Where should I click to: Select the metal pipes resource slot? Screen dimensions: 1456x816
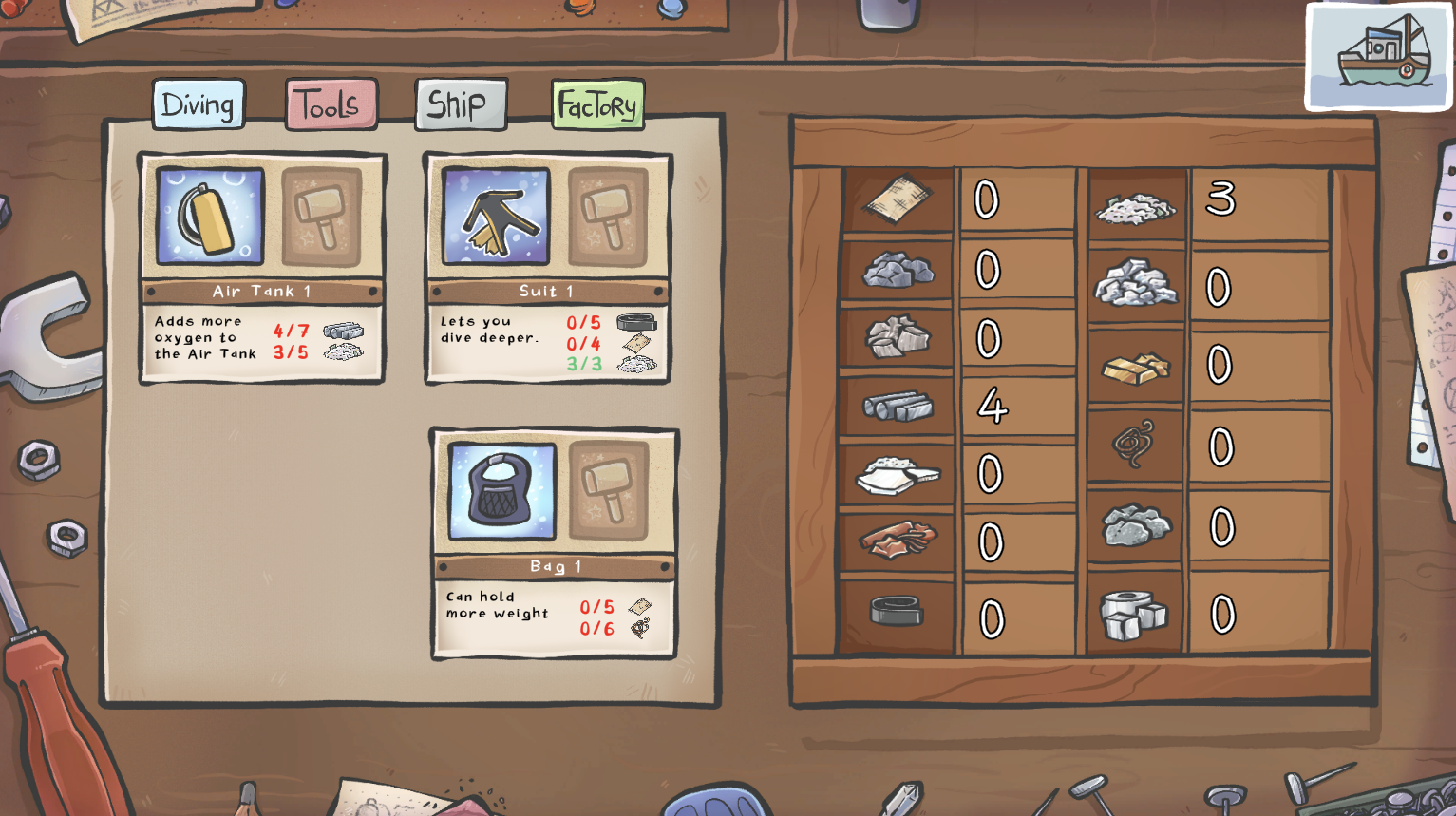coord(897,406)
